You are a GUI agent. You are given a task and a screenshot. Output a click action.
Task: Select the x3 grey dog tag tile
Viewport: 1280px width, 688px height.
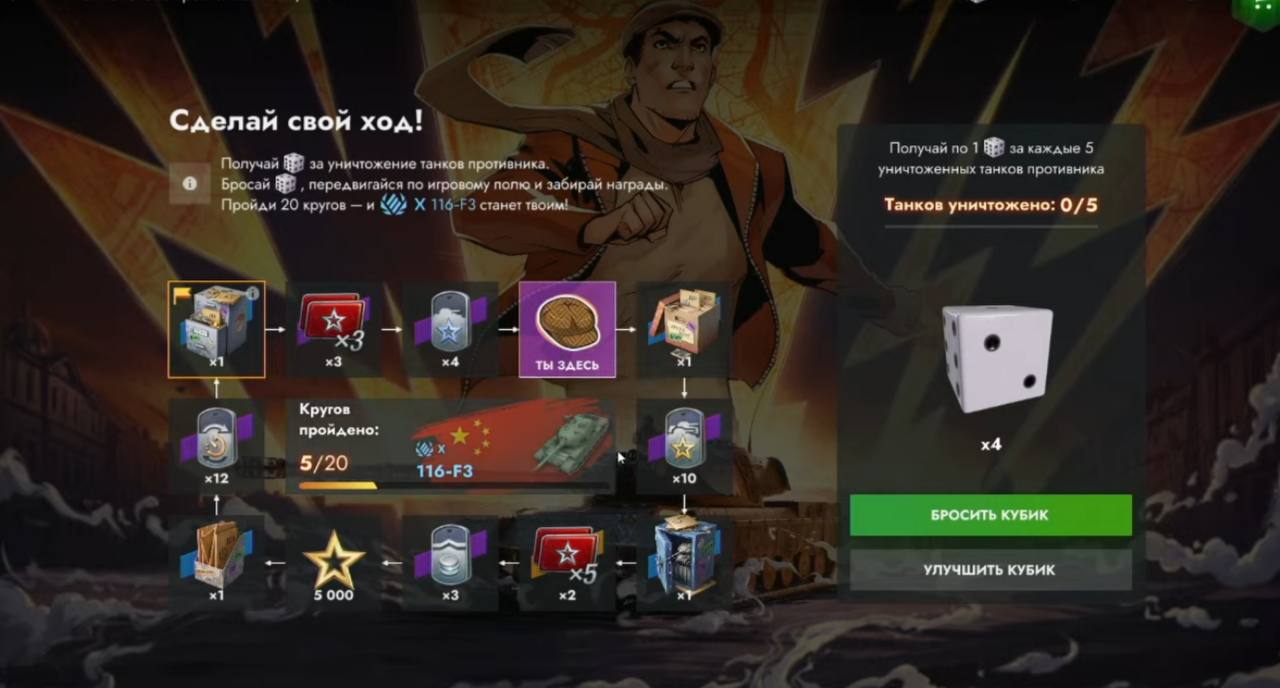[x=451, y=563]
